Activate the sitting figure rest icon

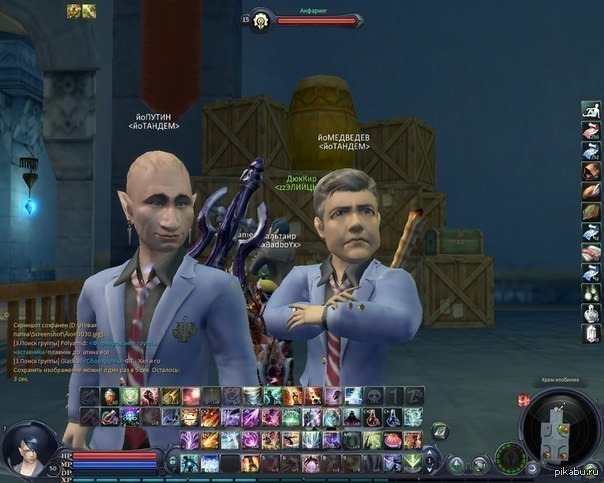click(x=591, y=108)
